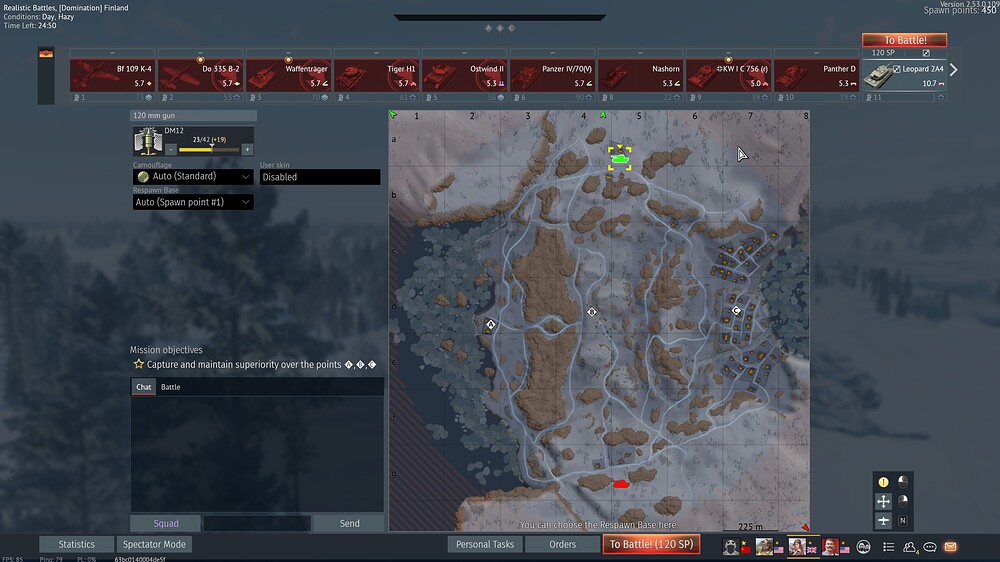Click the Squad chat channel button
This screenshot has height=562, width=1000.
point(166,524)
